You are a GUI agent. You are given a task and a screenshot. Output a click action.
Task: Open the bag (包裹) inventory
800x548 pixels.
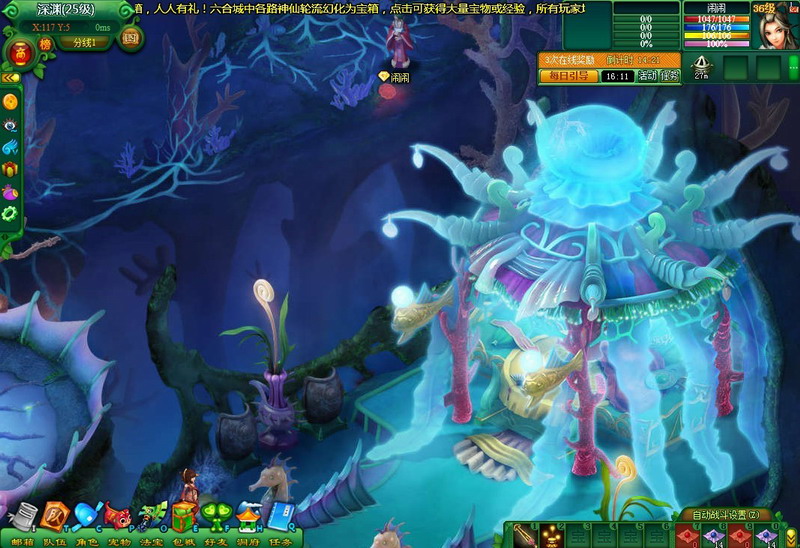(184, 516)
